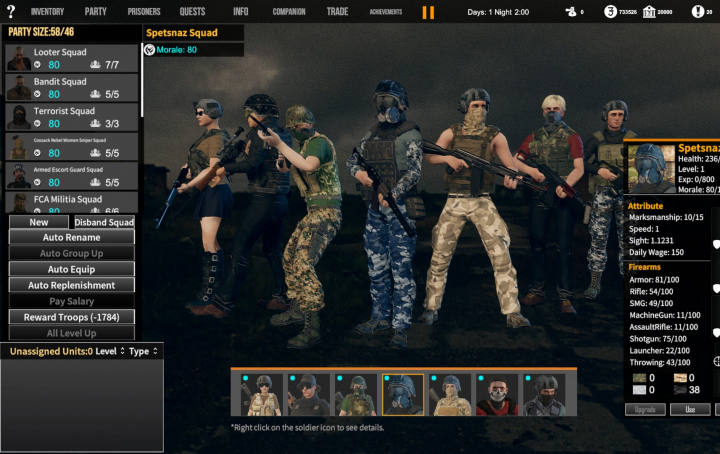Select the Terrorist Squad row
The width and height of the screenshot is (720, 454).
coord(71,117)
